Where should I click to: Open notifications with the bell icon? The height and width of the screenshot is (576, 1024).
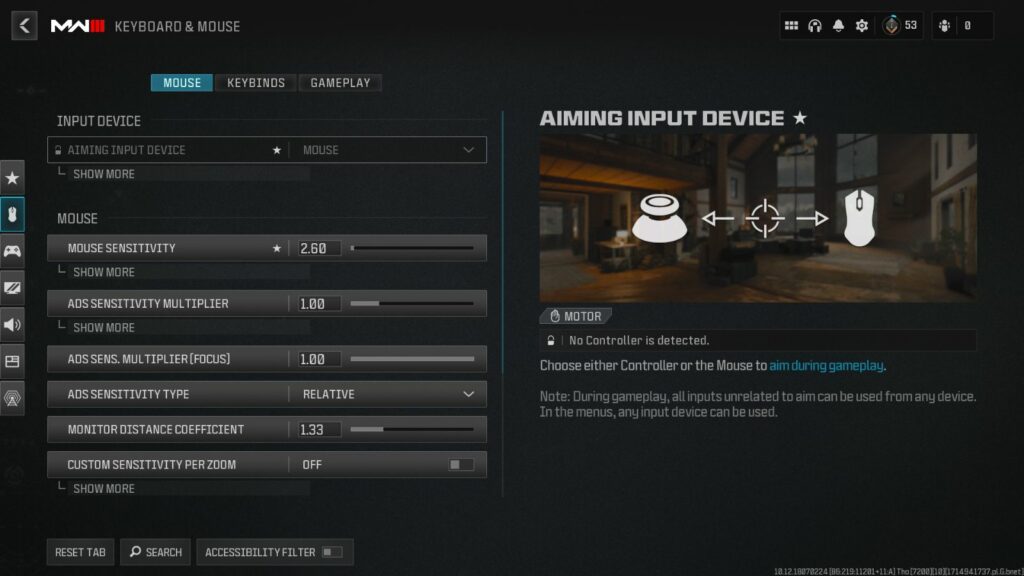click(838, 26)
